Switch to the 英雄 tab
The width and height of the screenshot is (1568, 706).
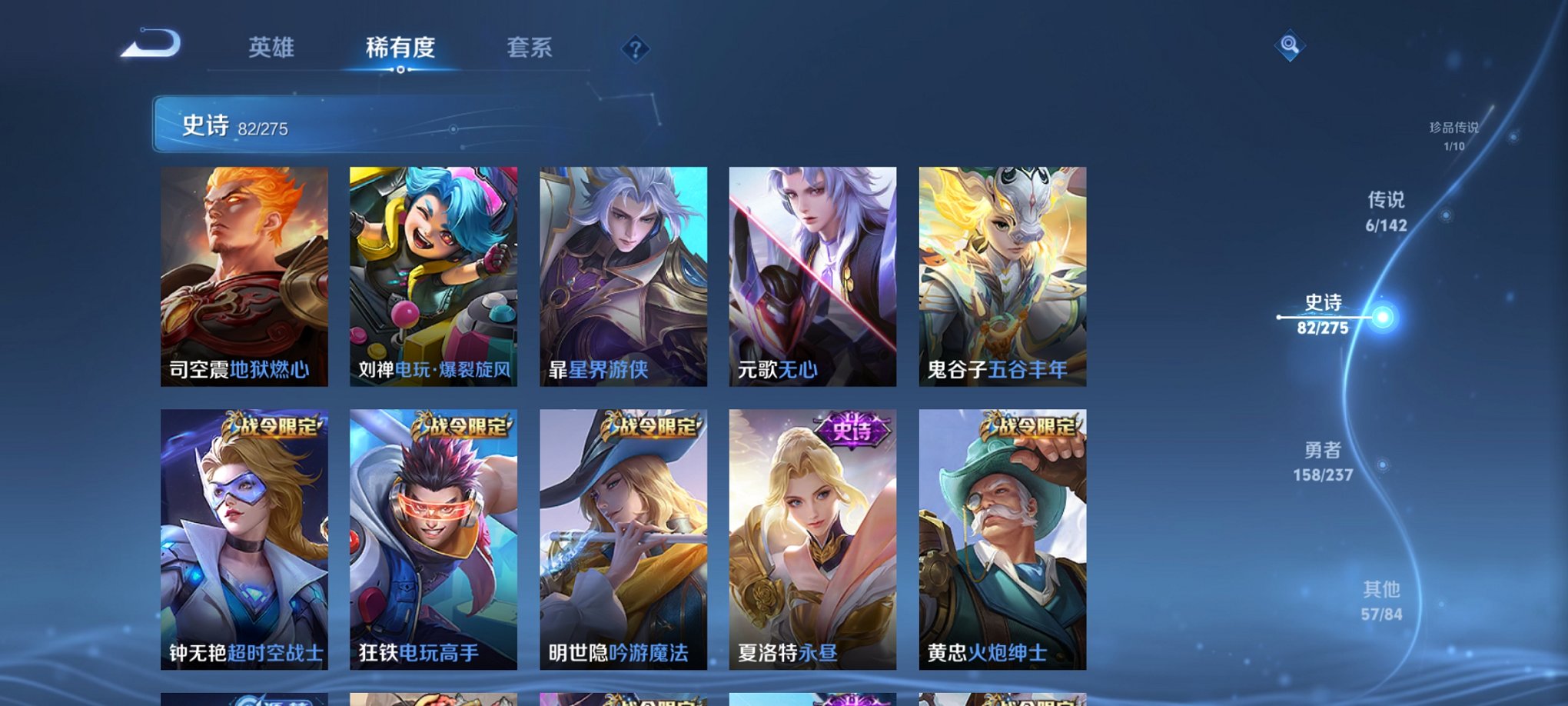coord(272,46)
